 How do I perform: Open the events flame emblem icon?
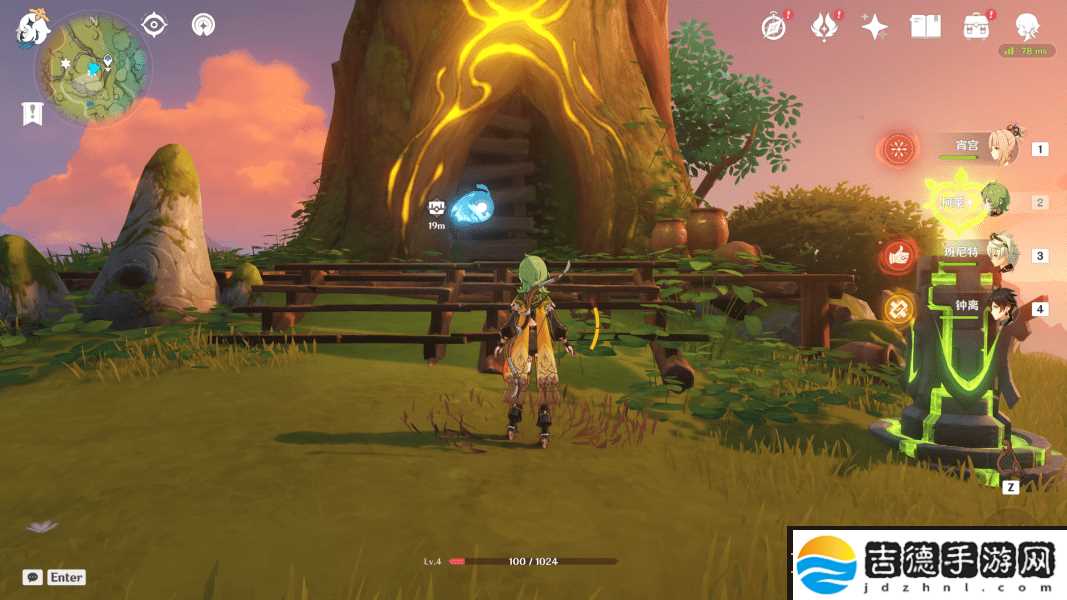[x=824, y=27]
